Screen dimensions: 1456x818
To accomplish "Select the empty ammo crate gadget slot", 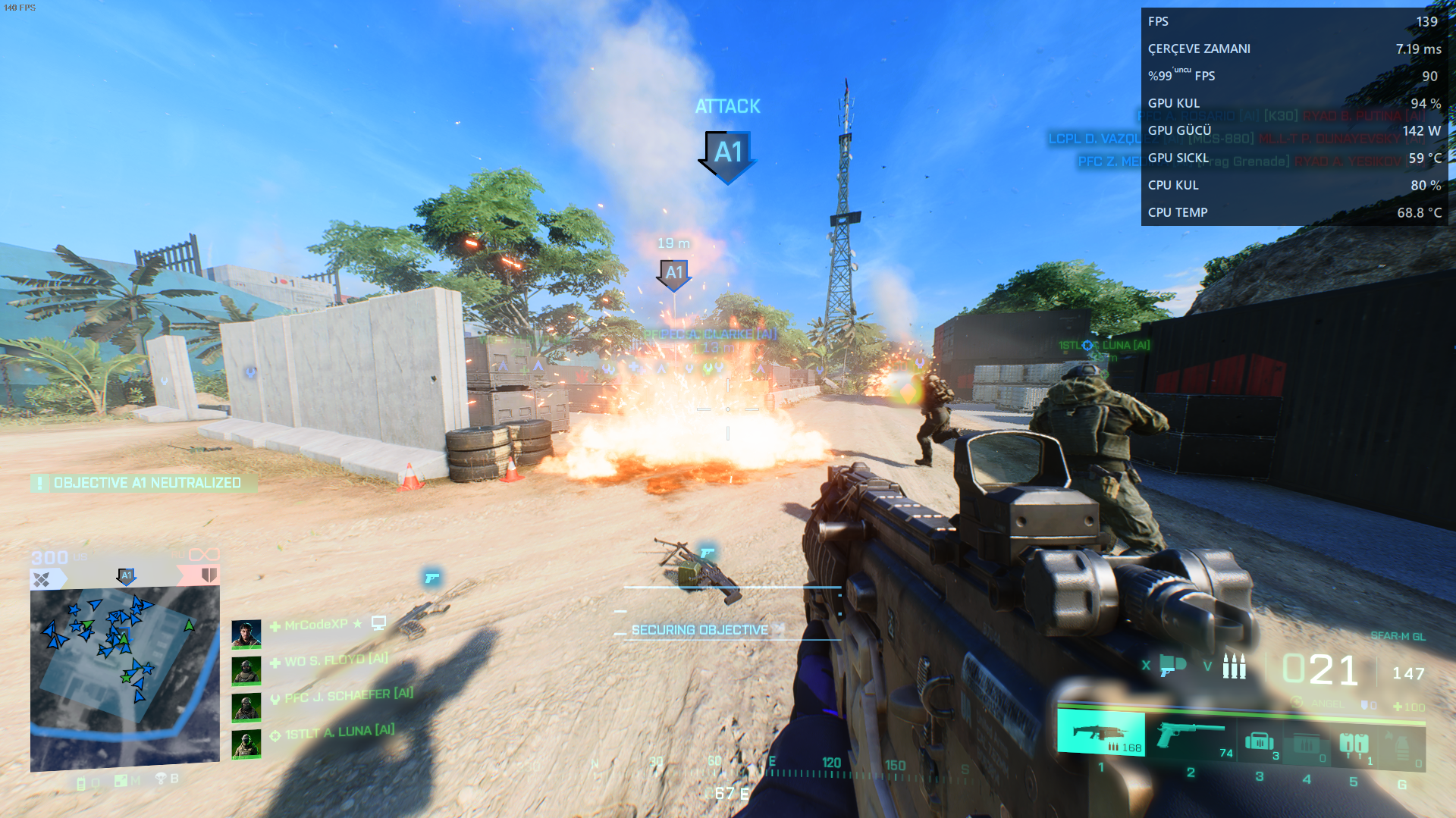I will pos(1306,743).
